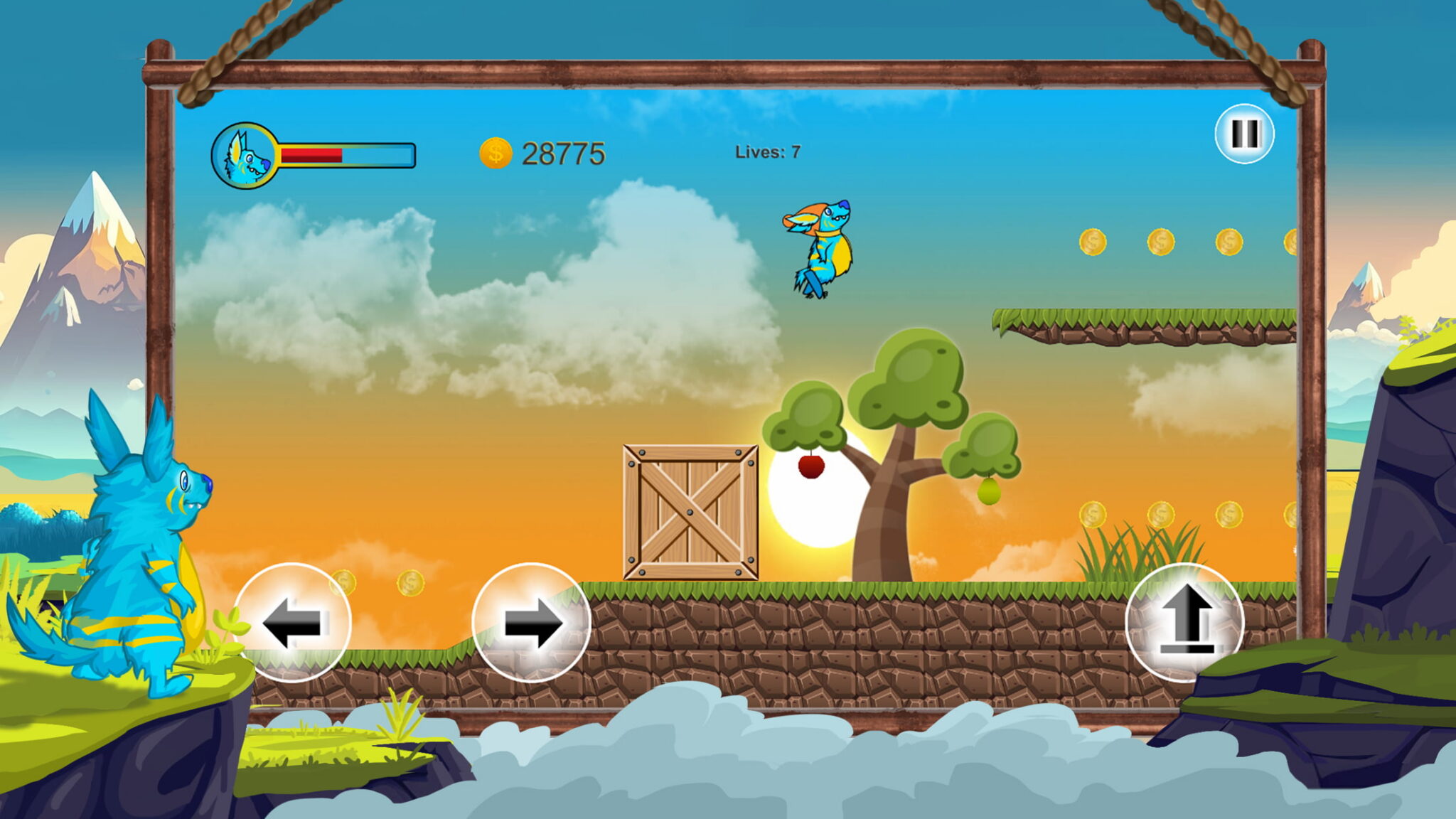Tap the left arrow movement control

pos(294,622)
